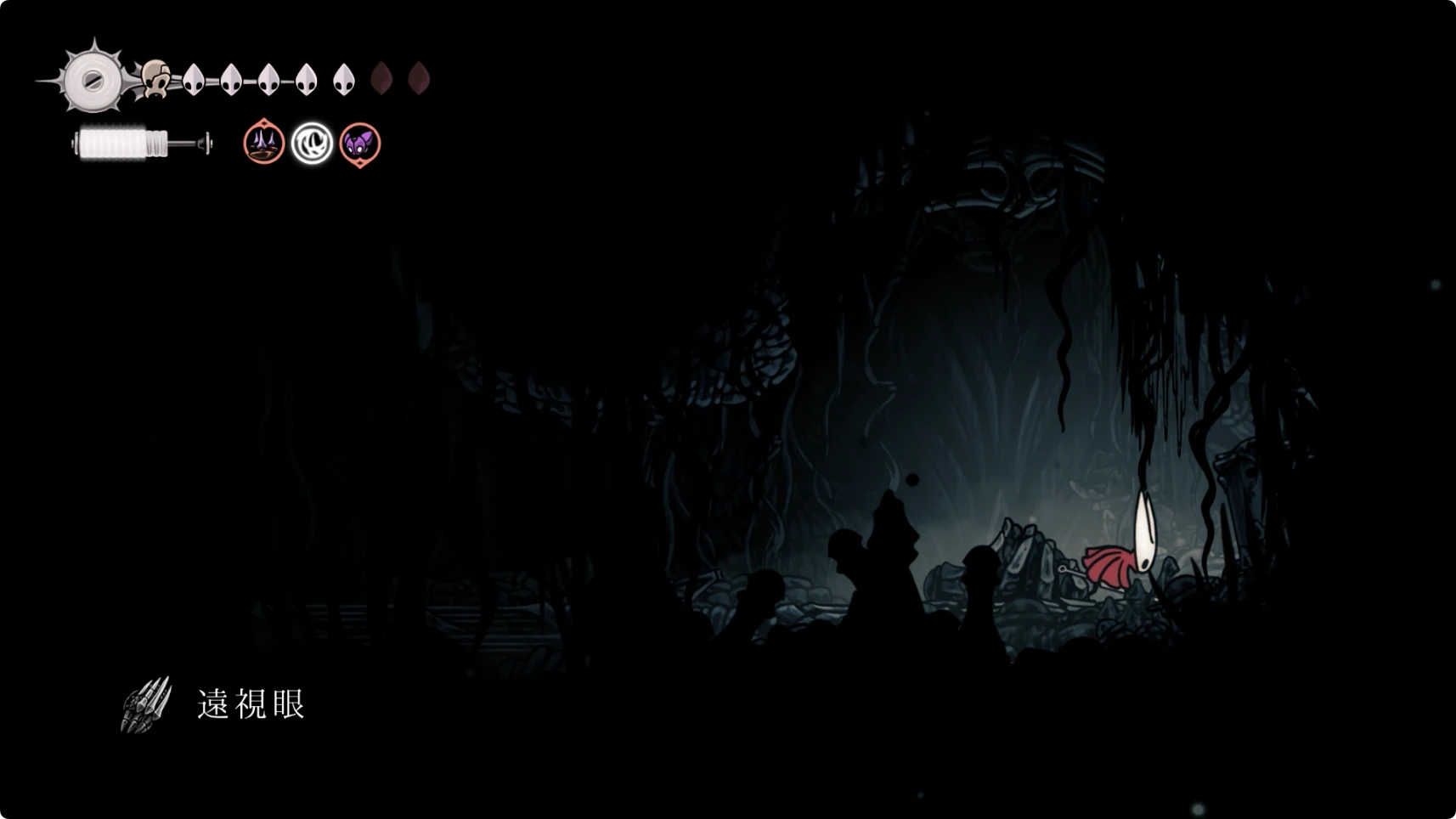Screen dimensions: 1456x819
Task: Activate the white silk swirl skill icon
Action: [312, 144]
